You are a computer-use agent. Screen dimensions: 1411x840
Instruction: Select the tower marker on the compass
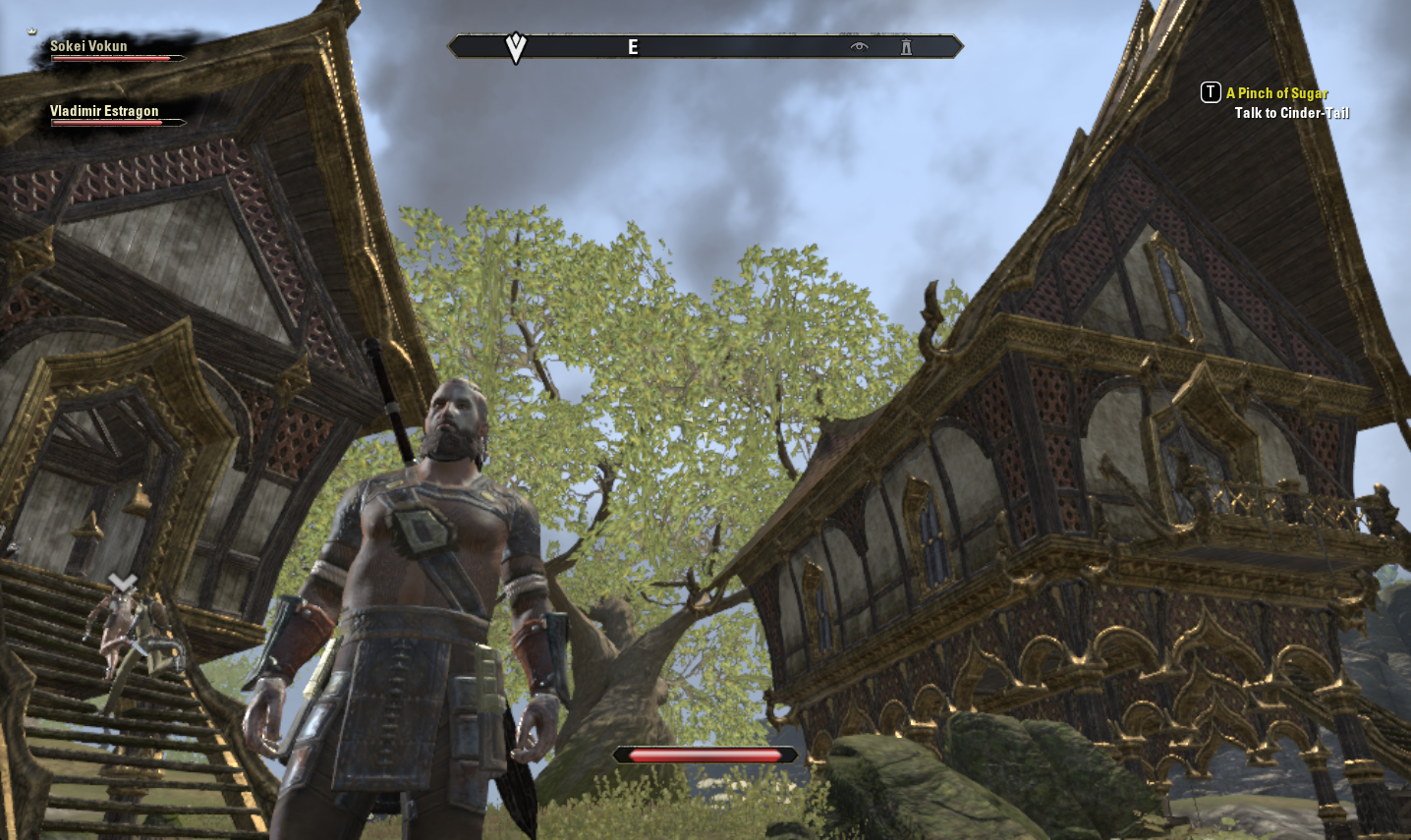[x=906, y=46]
